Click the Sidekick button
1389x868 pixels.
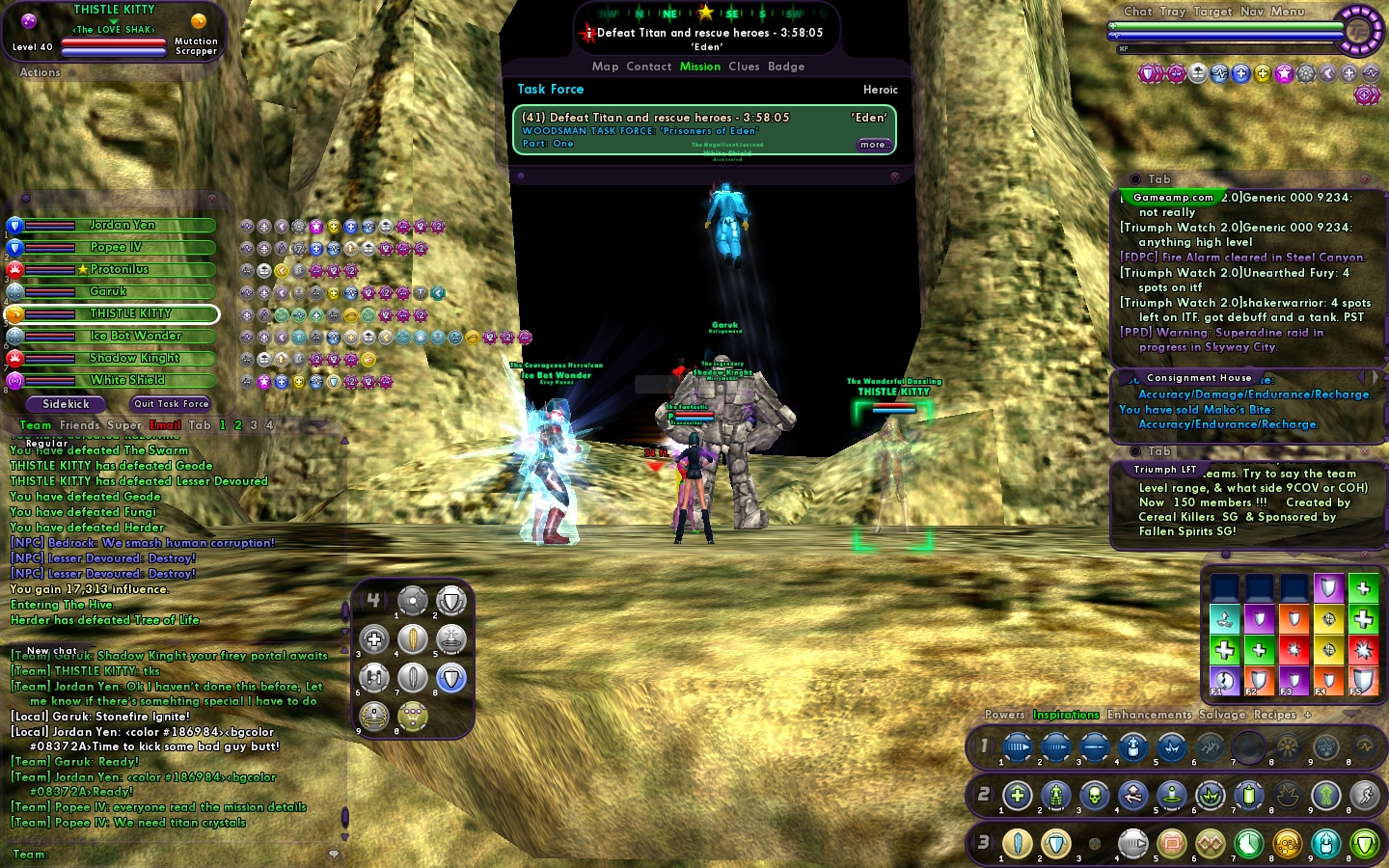[66, 404]
